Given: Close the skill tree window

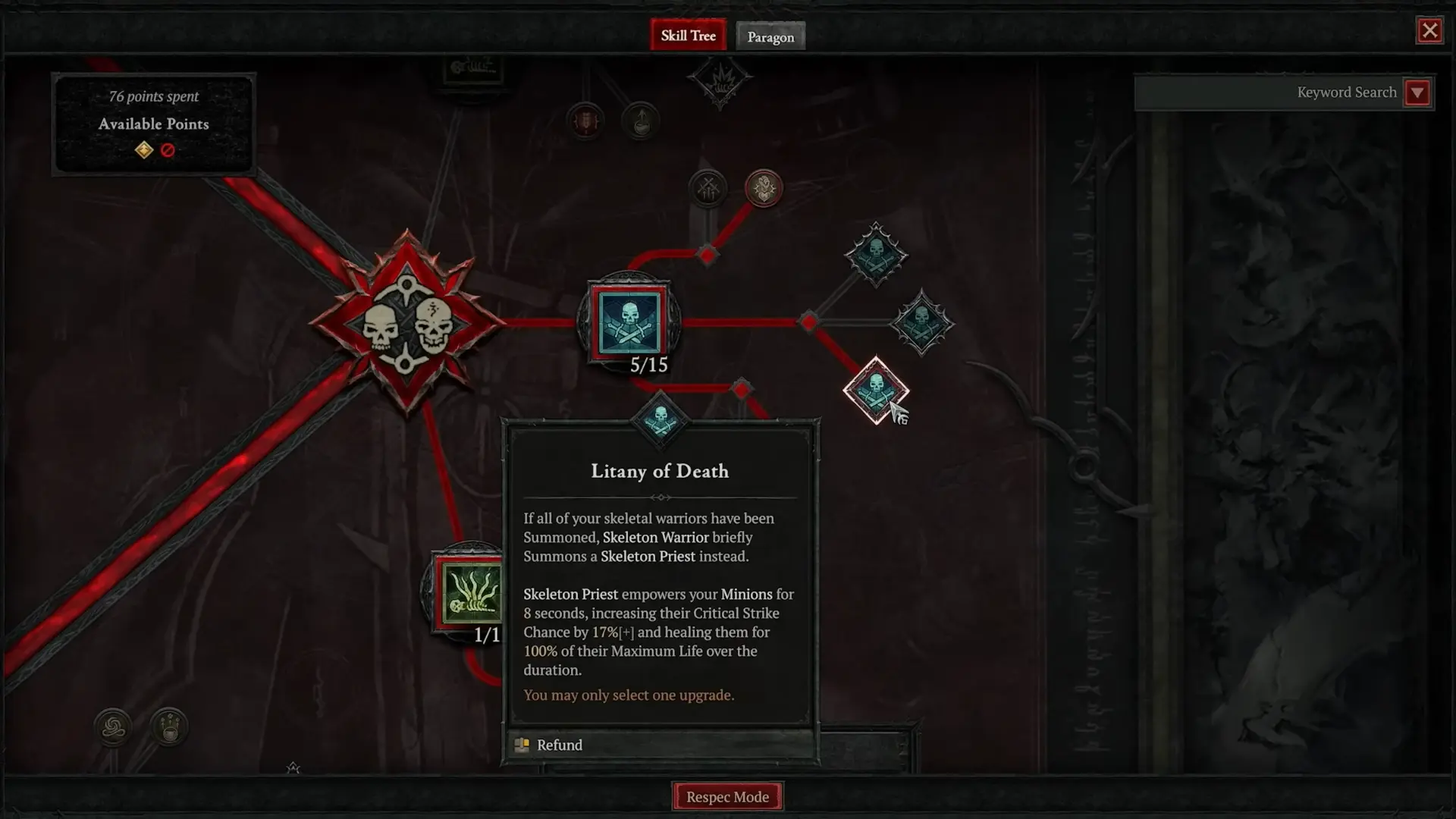Looking at the screenshot, I should [x=1429, y=31].
